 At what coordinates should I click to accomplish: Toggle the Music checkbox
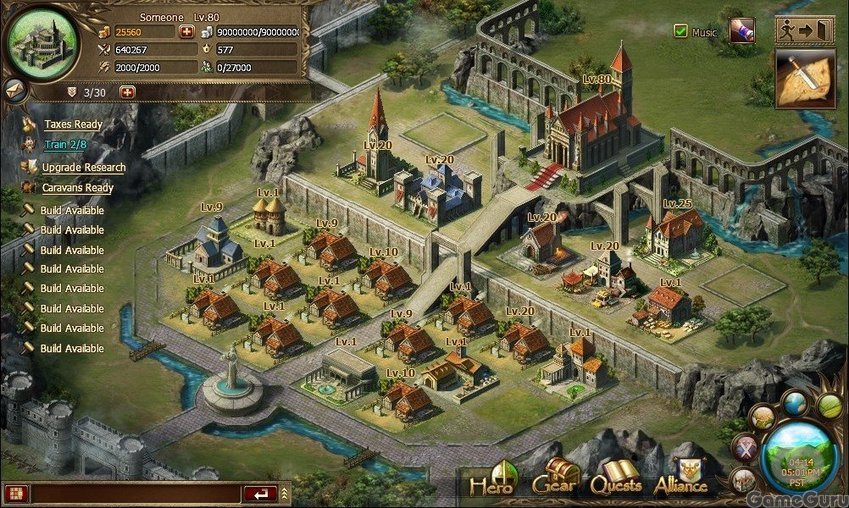(x=681, y=32)
